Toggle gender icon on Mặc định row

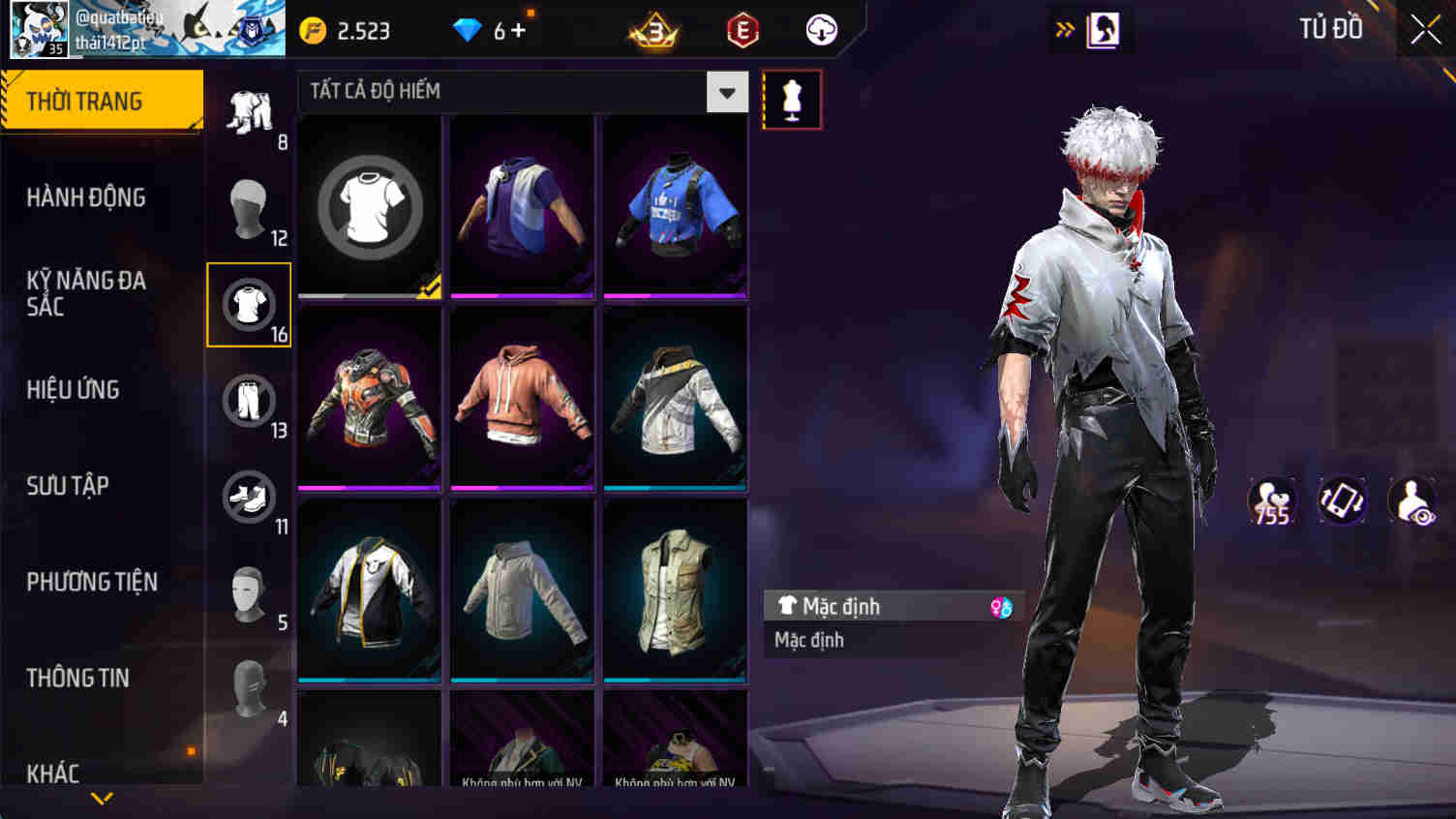pos(1004,606)
